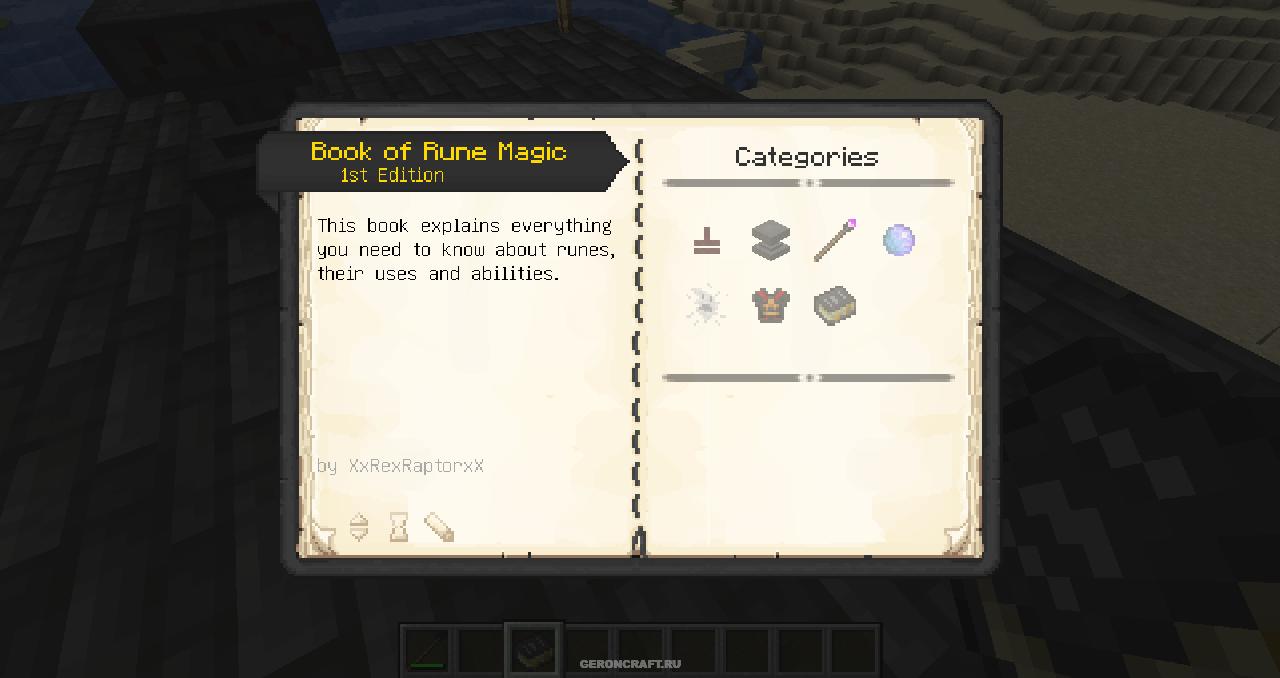The width and height of the screenshot is (1280, 678).
Task: Select the staff in the hotbar
Action: click(427, 651)
